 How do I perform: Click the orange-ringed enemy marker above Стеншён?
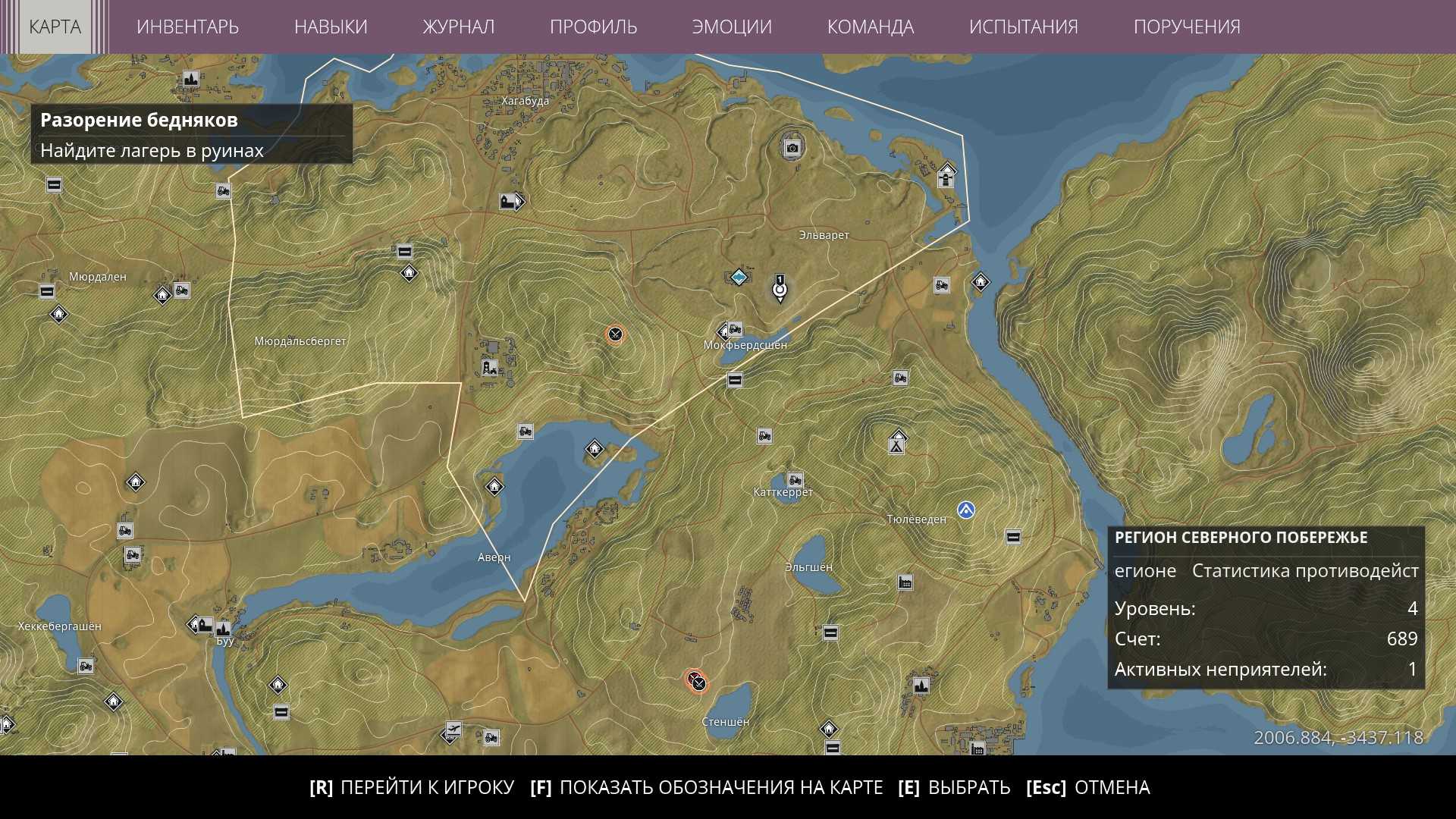696,681
